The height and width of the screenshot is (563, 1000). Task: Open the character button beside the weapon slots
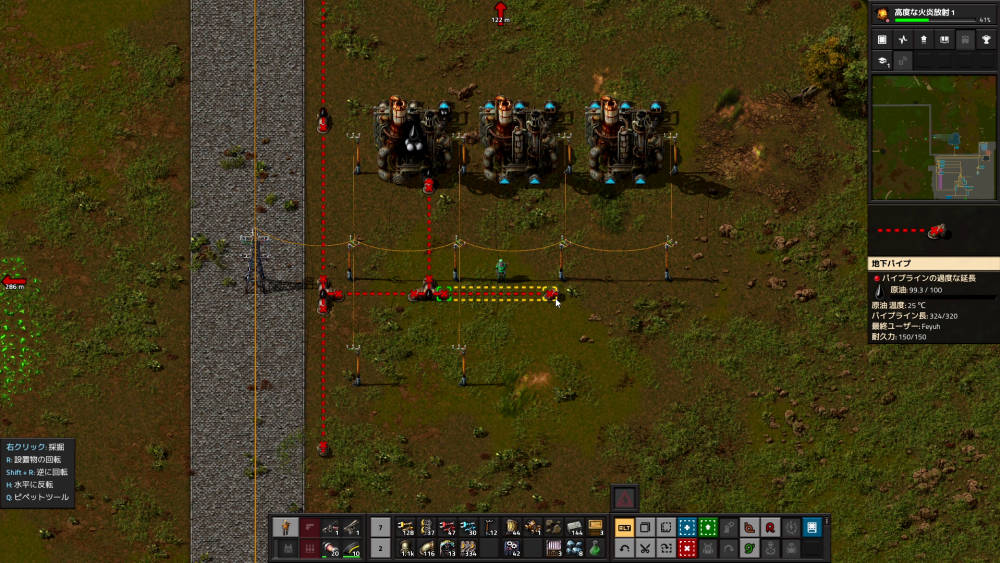tap(286, 527)
